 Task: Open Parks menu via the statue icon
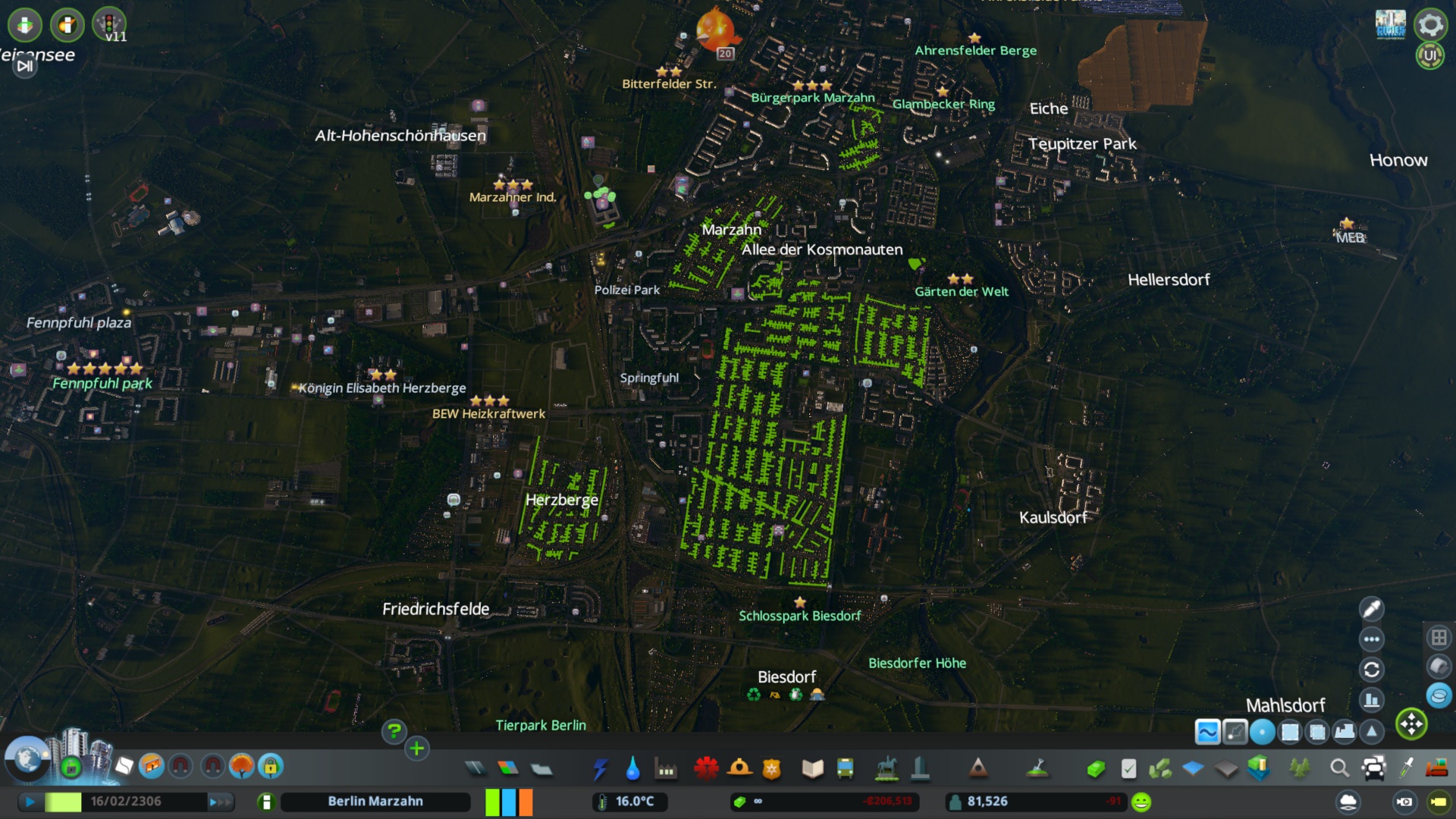click(886, 768)
